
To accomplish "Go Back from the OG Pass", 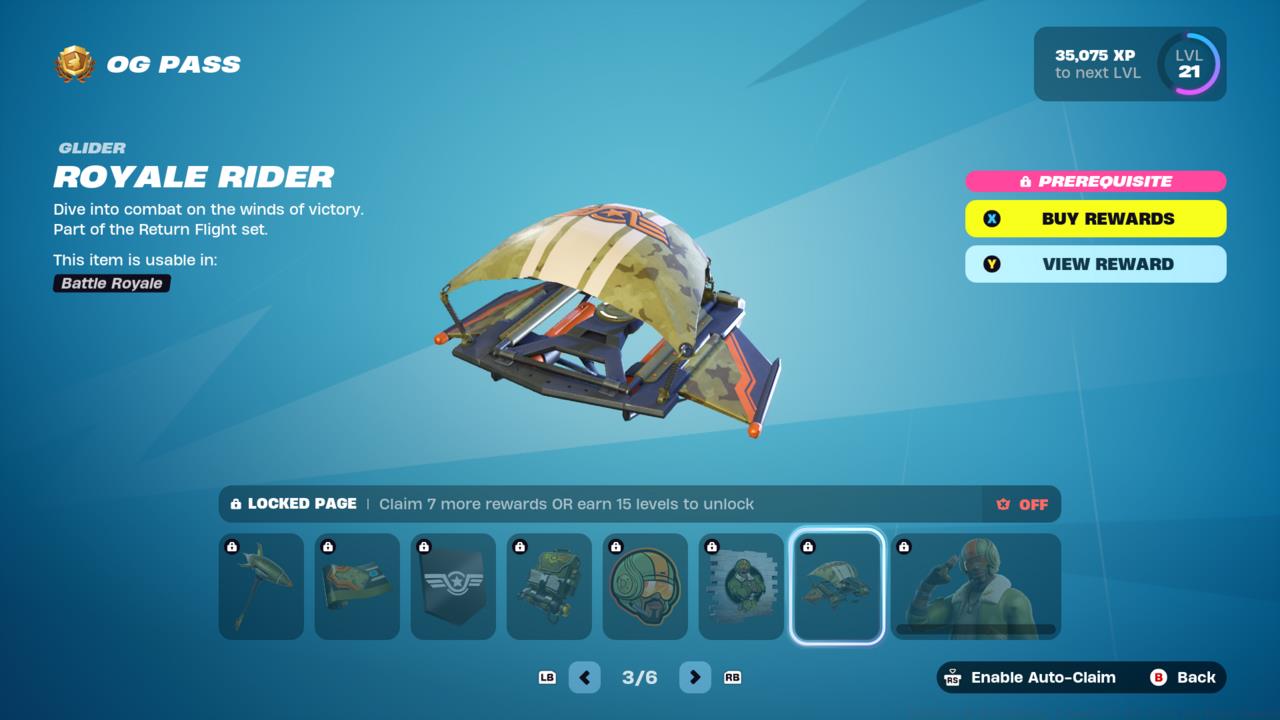I will (1184, 677).
